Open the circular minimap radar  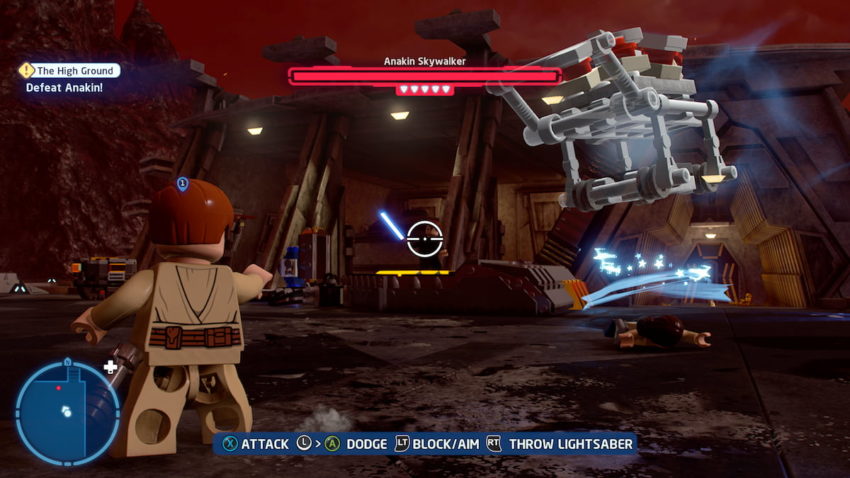(66, 411)
